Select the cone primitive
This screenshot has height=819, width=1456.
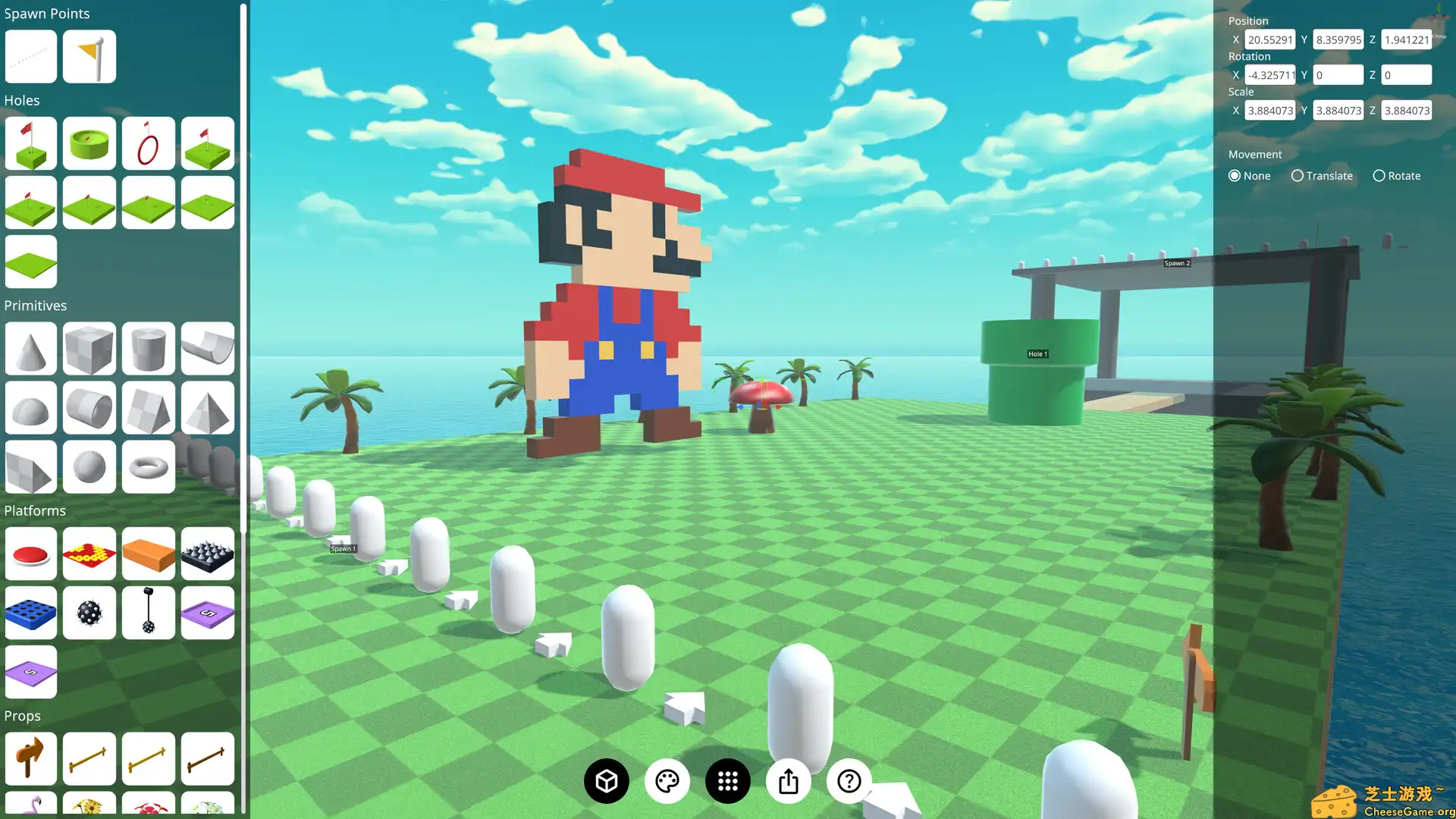[30, 349]
